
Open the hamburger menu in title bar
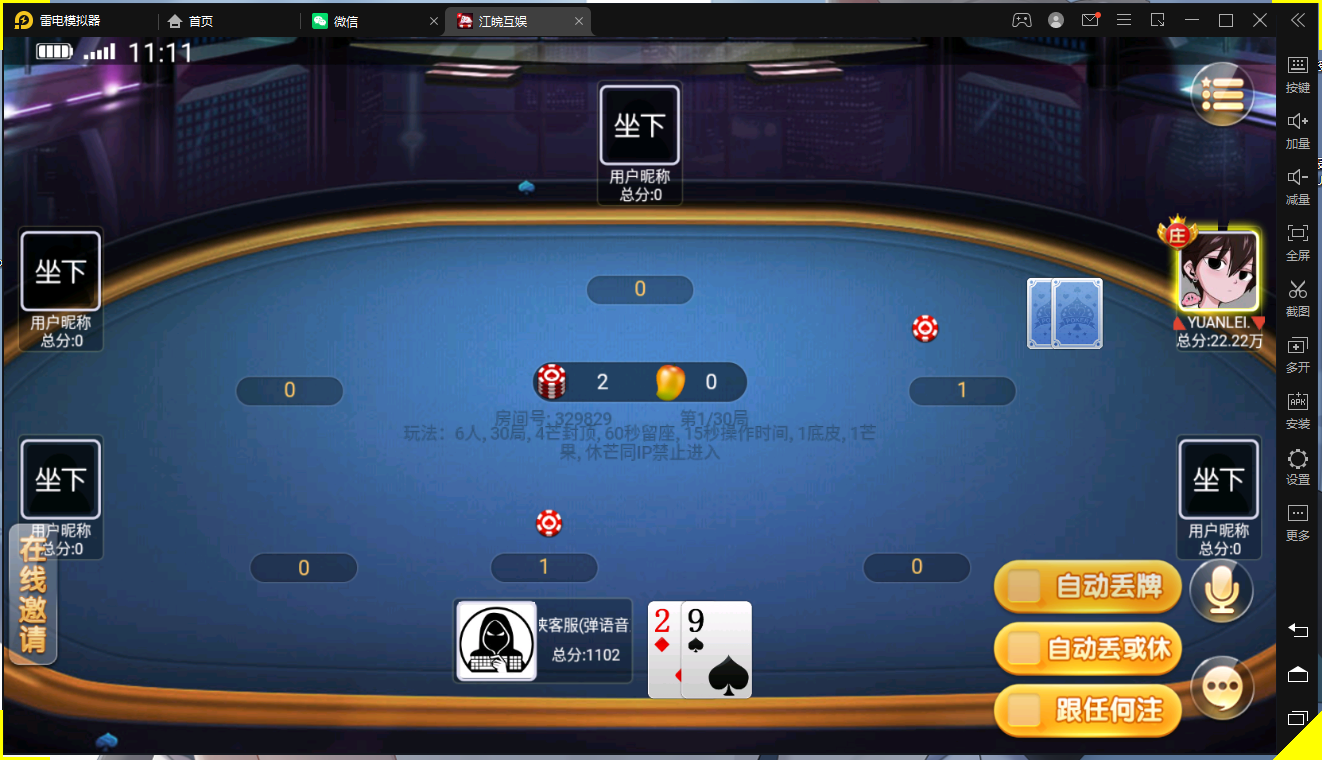click(x=1124, y=19)
